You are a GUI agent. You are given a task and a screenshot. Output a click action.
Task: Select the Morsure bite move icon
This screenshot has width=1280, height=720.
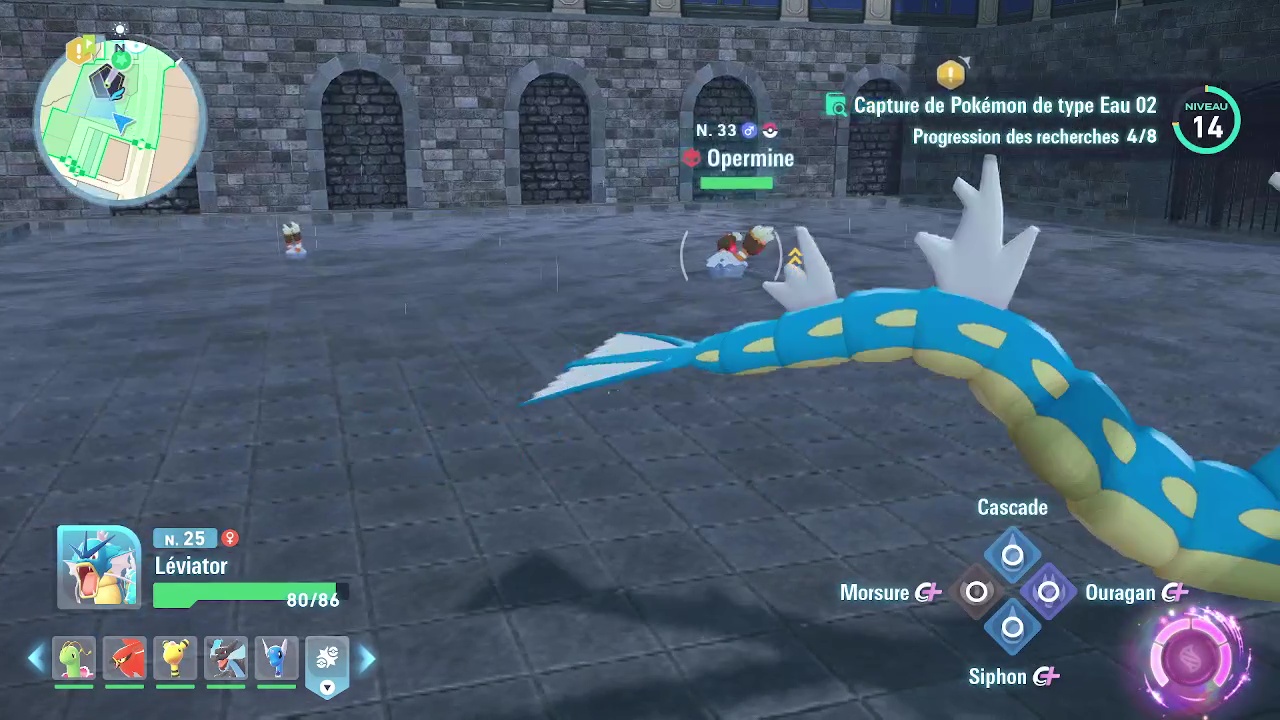977,592
